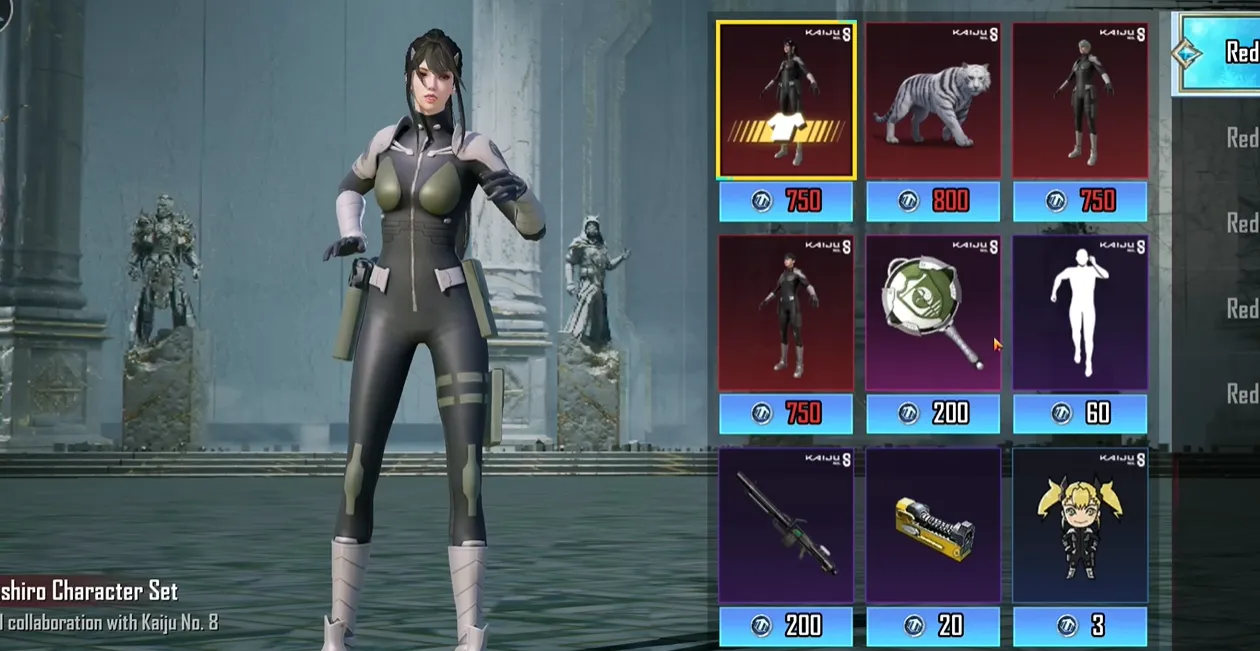
Task: Select the white silhouette emote item
Action: click(x=1080, y=313)
